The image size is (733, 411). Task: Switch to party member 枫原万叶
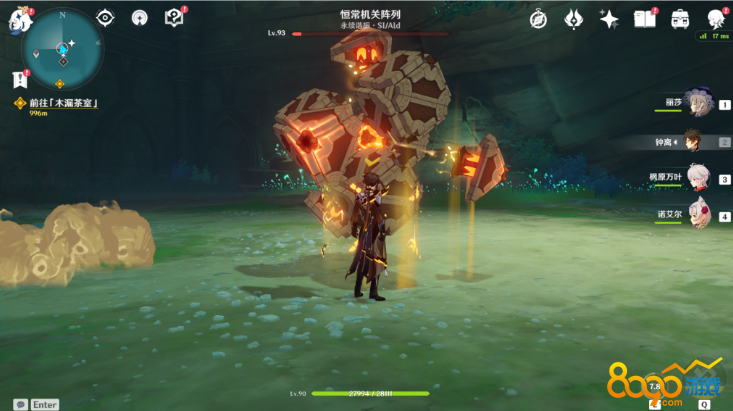tap(697, 177)
